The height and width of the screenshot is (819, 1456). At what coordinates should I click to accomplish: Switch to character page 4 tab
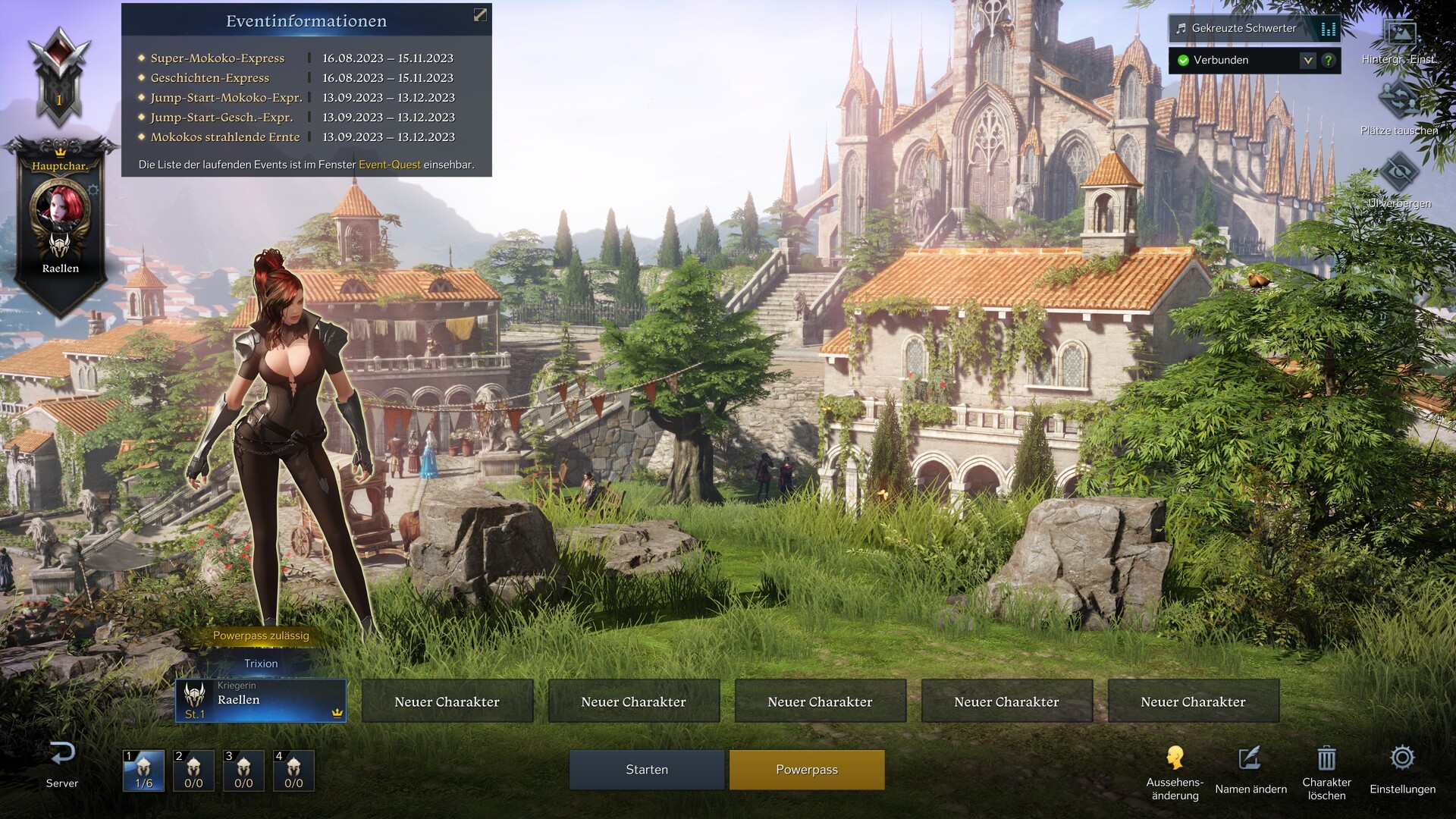[x=293, y=770]
